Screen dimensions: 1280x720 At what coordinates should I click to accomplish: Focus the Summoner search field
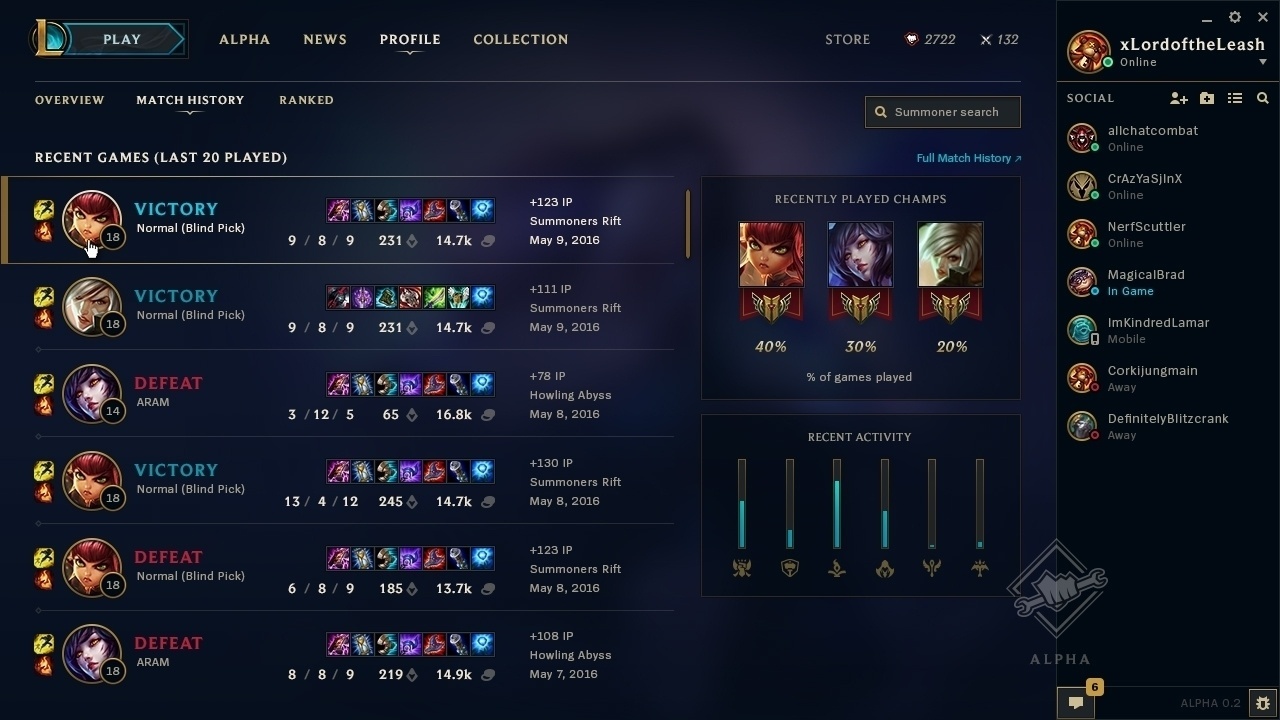(941, 112)
